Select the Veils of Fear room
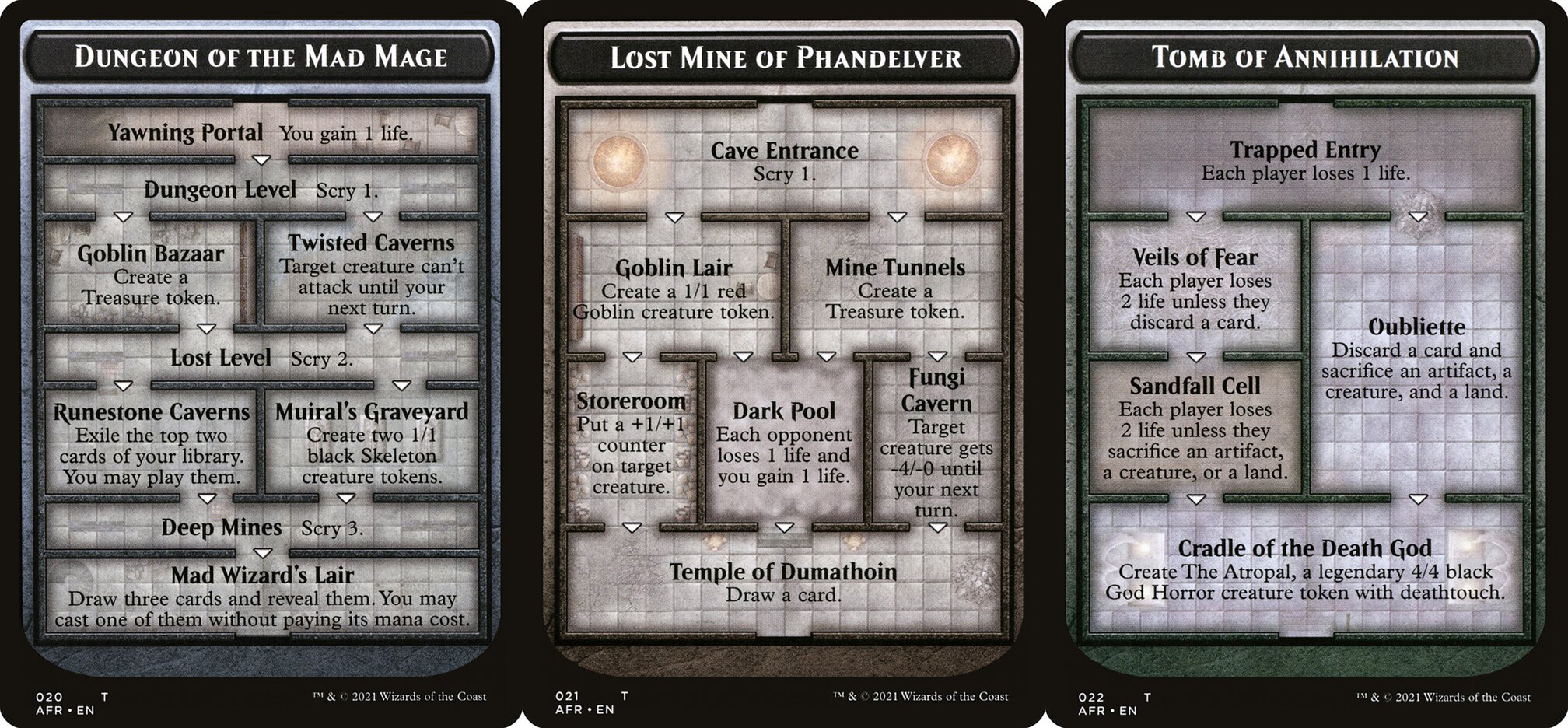1568x728 pixels. click(1195, 288)
